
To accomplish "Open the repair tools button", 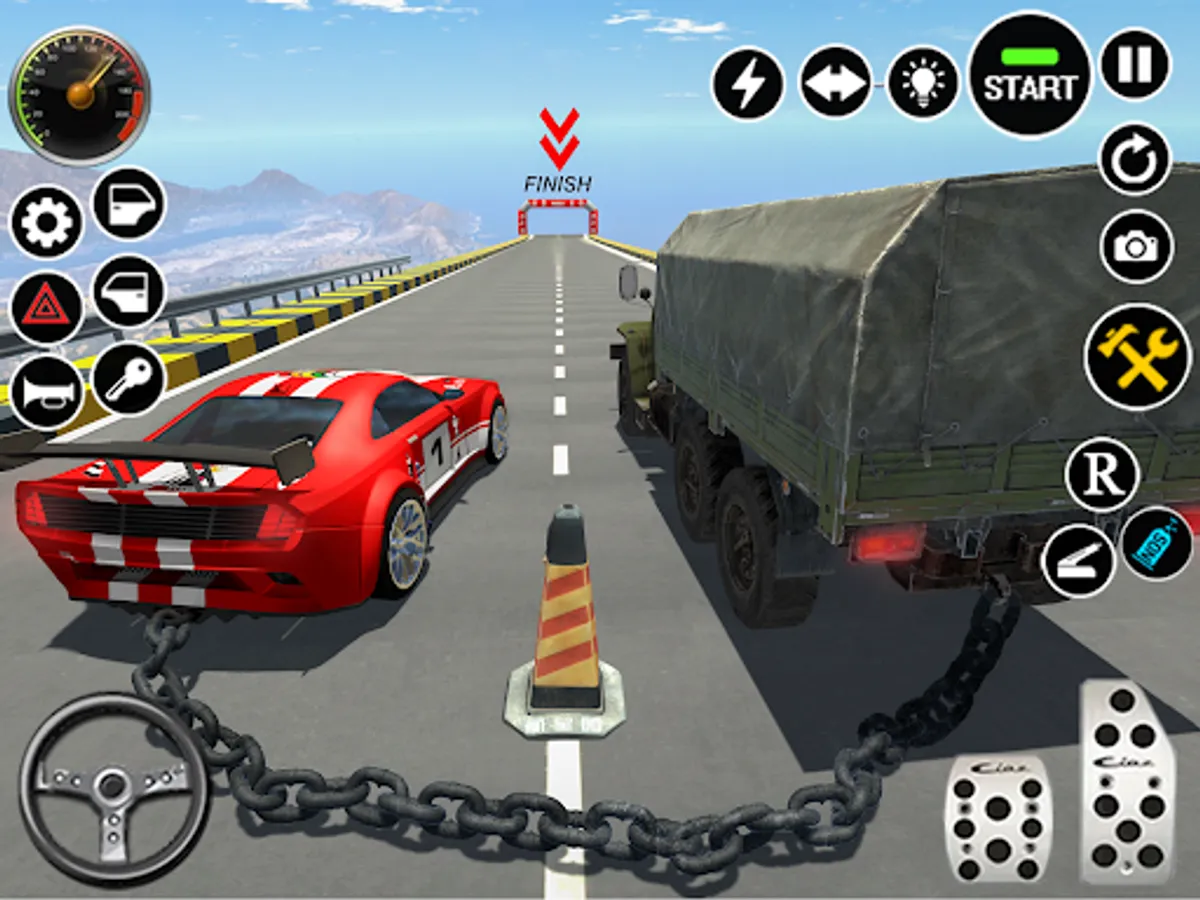I will [x=1138, y=356].
